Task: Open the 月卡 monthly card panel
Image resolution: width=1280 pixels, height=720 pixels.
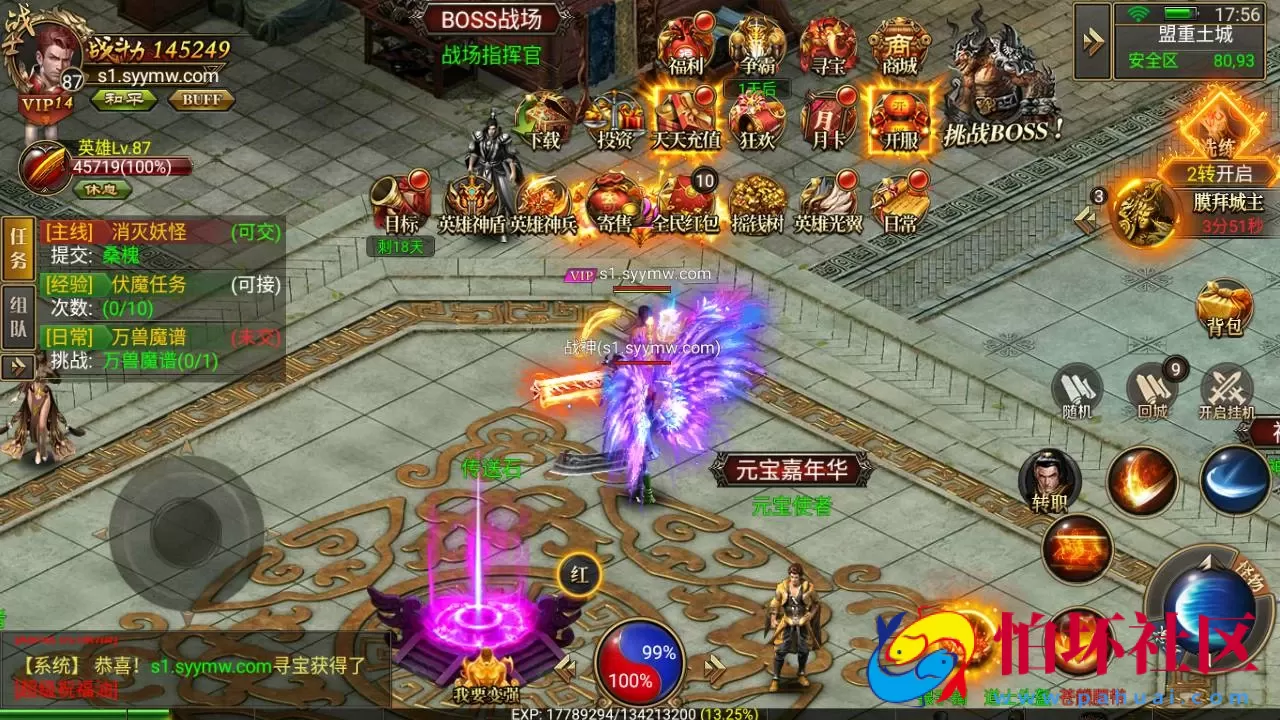Action: coord(829,120)
